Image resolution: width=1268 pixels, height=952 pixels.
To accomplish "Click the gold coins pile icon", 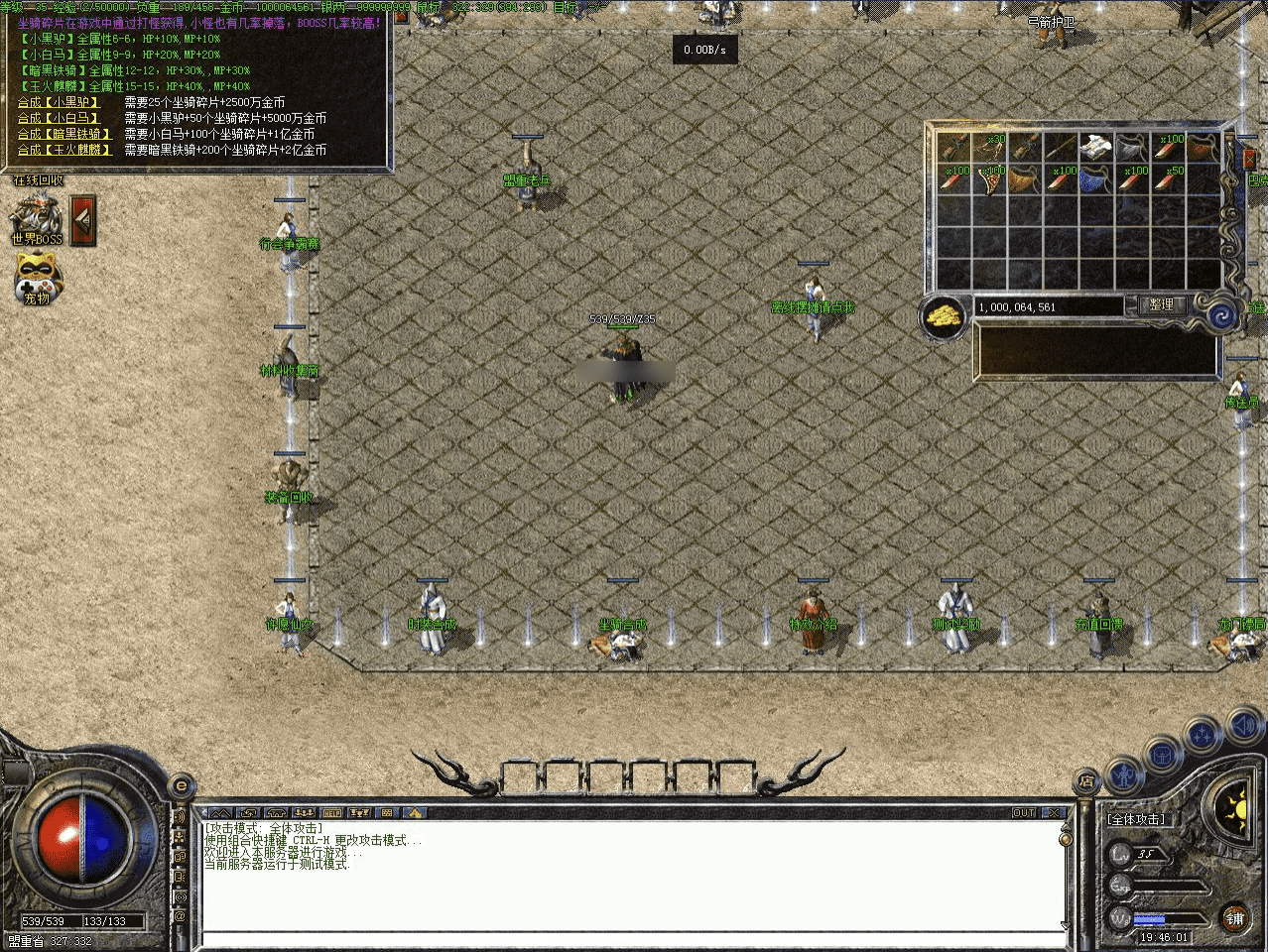I will 945,315.
